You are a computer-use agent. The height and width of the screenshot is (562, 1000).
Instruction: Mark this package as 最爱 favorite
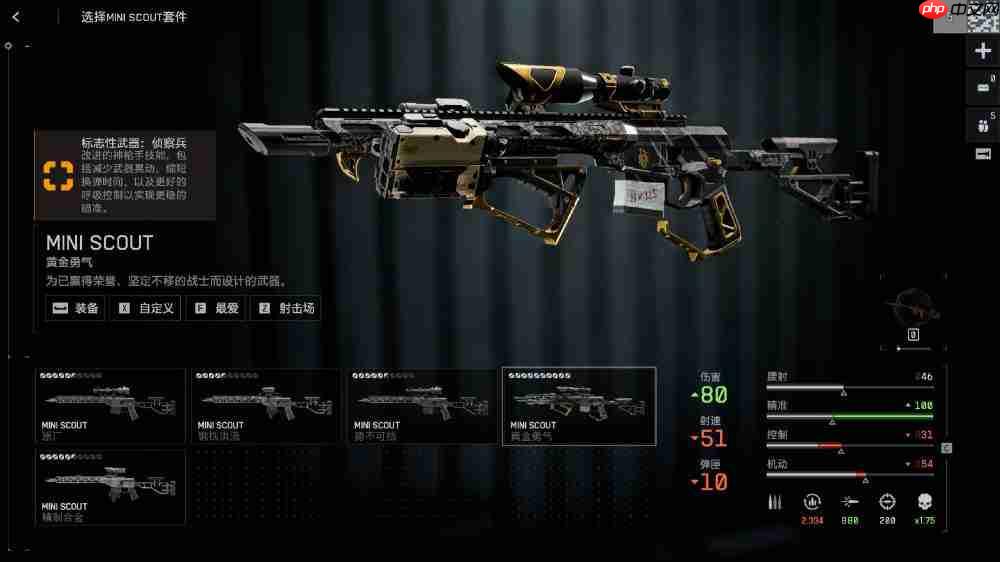tap(216, 308)
